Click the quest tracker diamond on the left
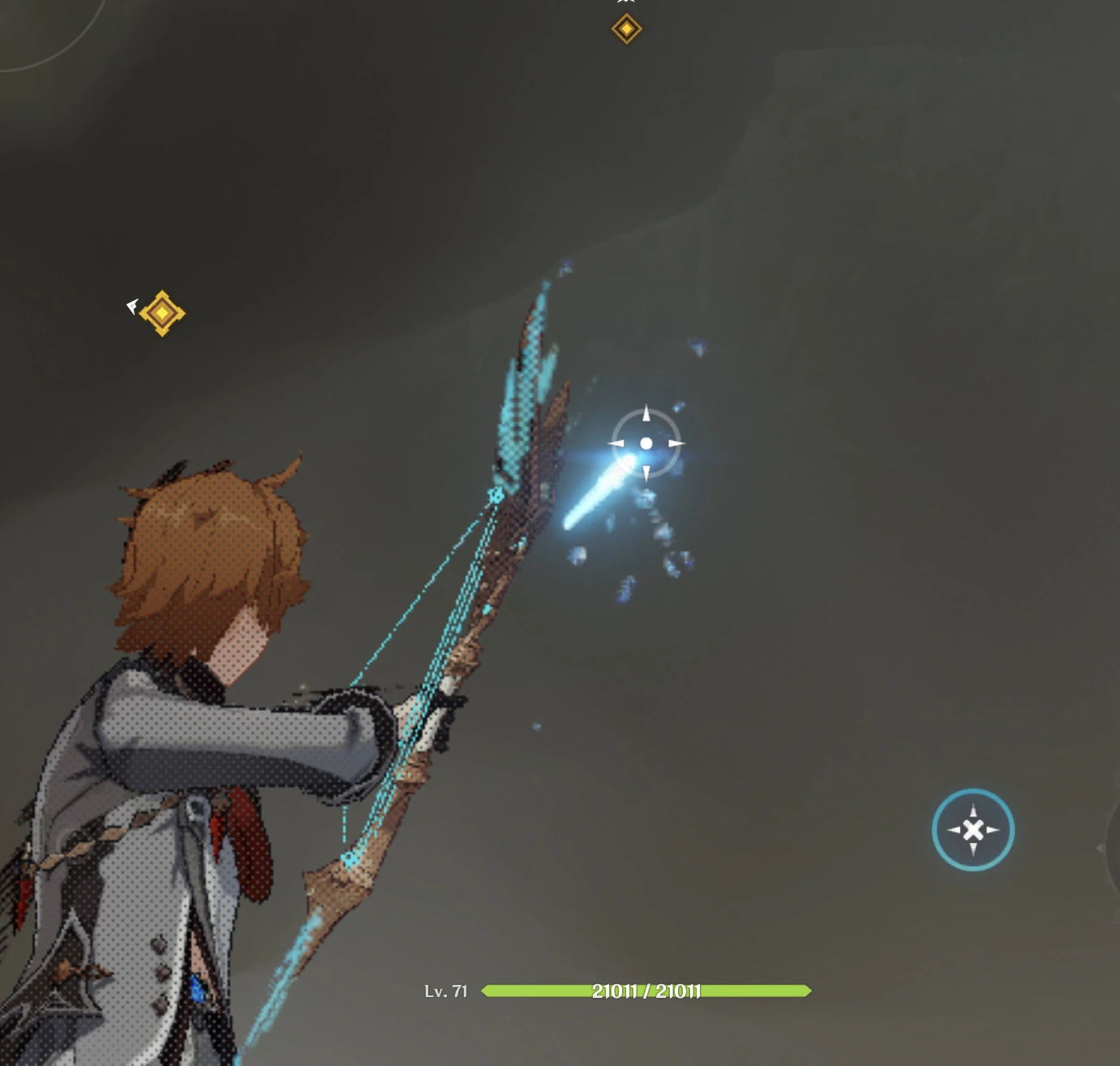1120x1066 pixels. tap(161, 311)
